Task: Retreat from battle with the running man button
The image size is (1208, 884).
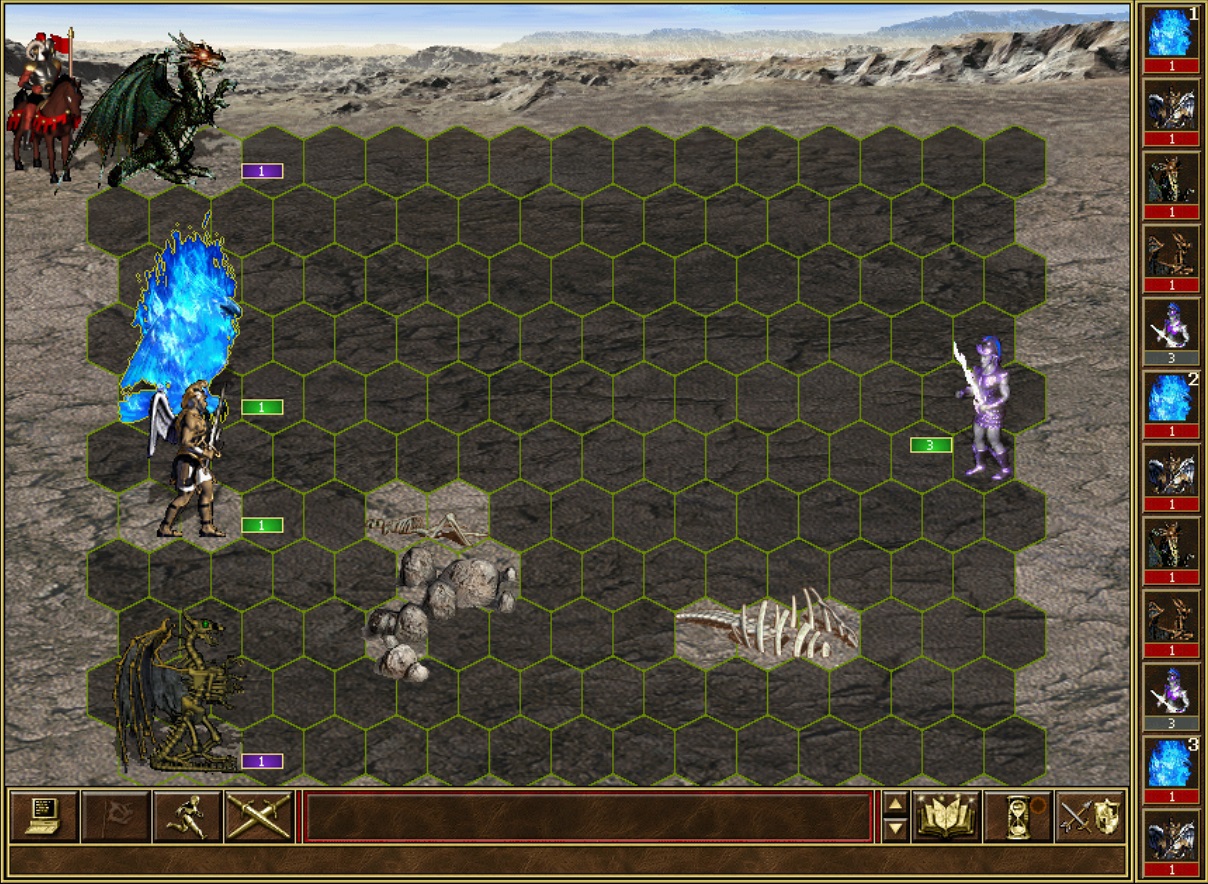Action: click(x=187, y=816)
